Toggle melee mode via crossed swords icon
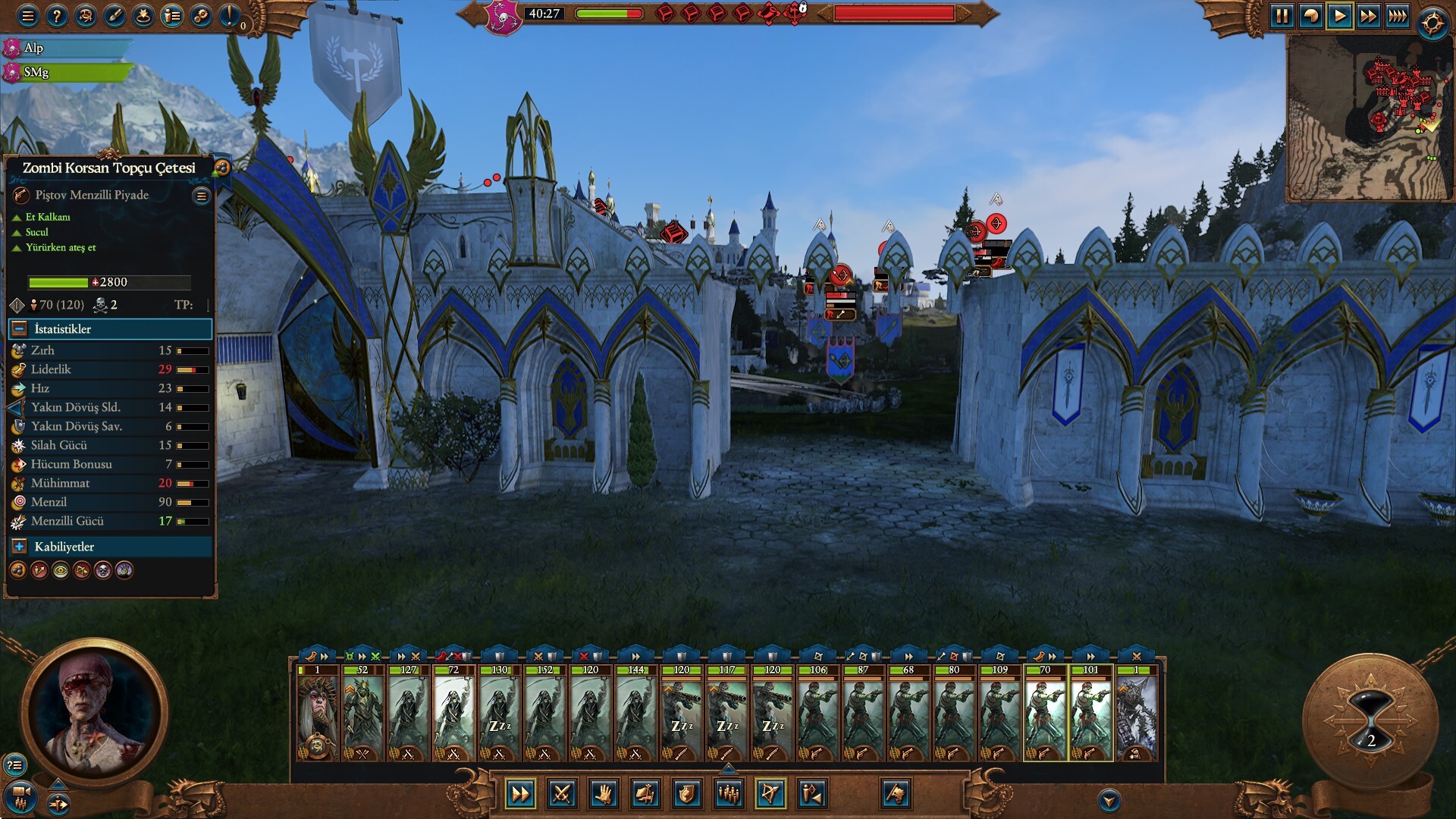The image size is (1456, 819). pyautogui.click(x=563, y=795)
